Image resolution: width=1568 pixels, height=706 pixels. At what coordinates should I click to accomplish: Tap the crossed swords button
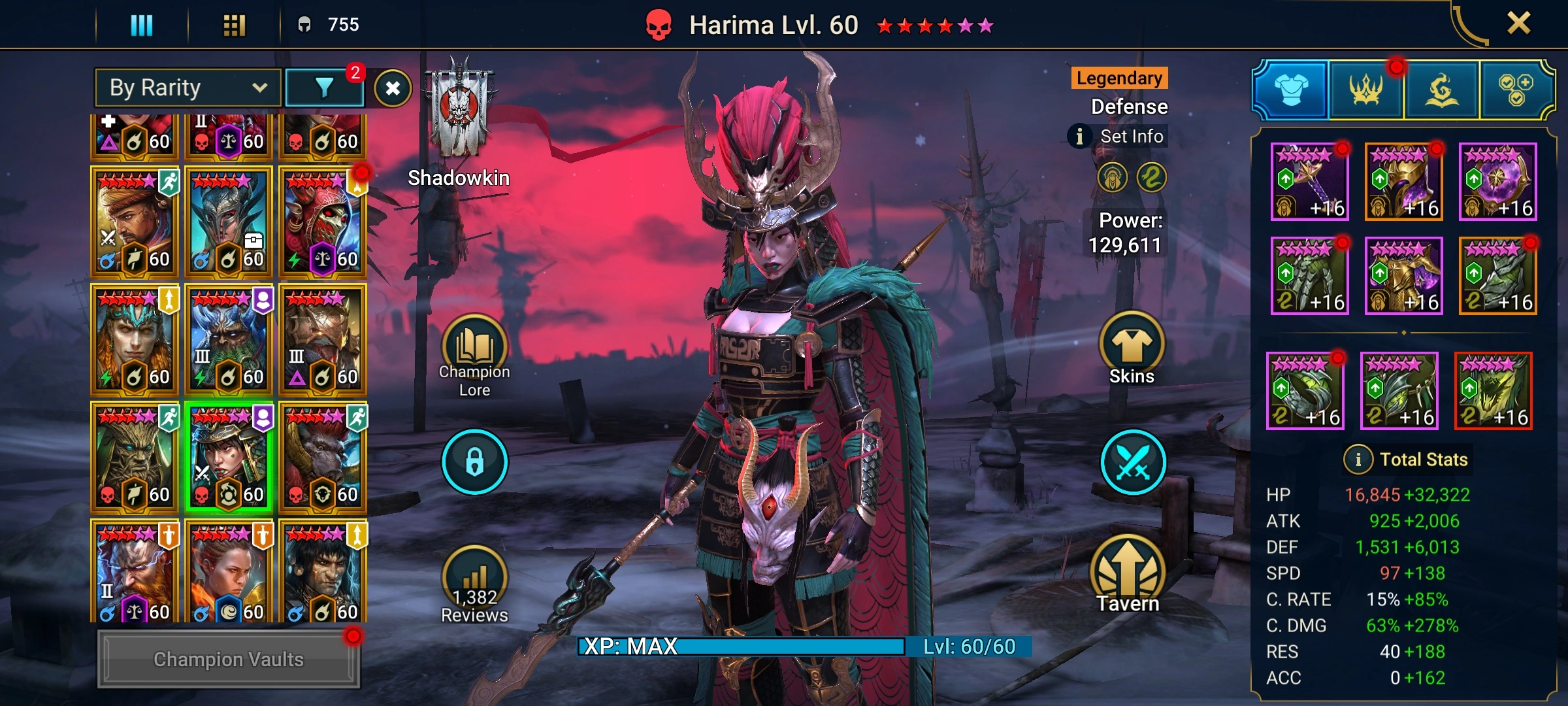(1132, 462)
